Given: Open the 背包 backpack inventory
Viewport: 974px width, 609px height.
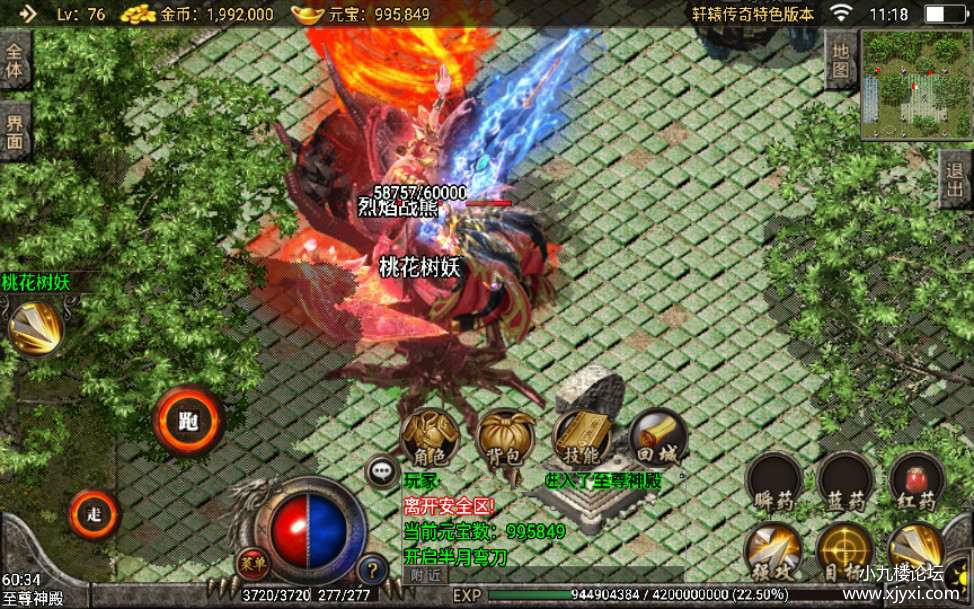Looking at the screenshot, I should pos(506,437).
